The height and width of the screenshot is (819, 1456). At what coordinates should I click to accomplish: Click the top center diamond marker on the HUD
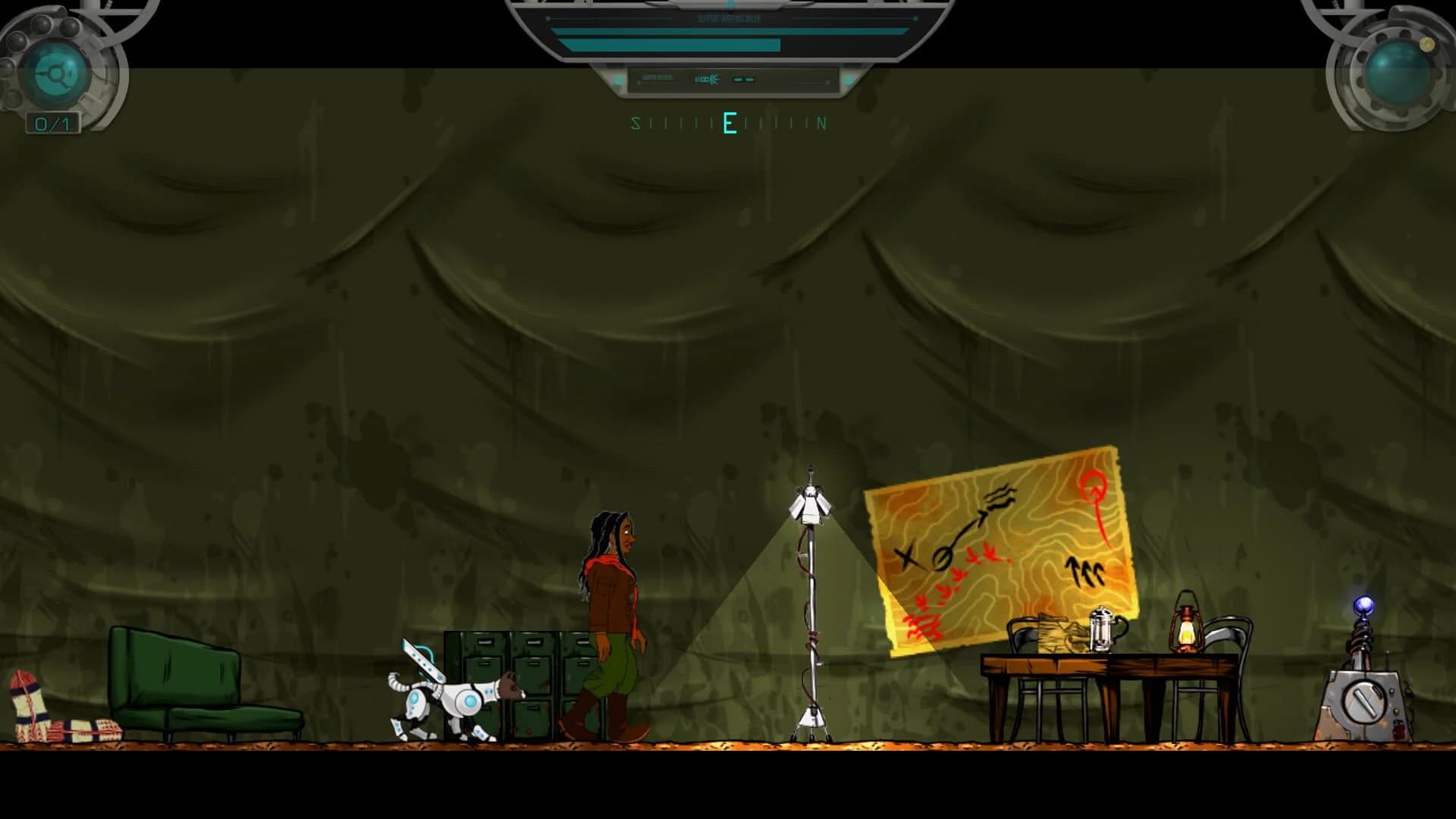(x=730, y=5)
